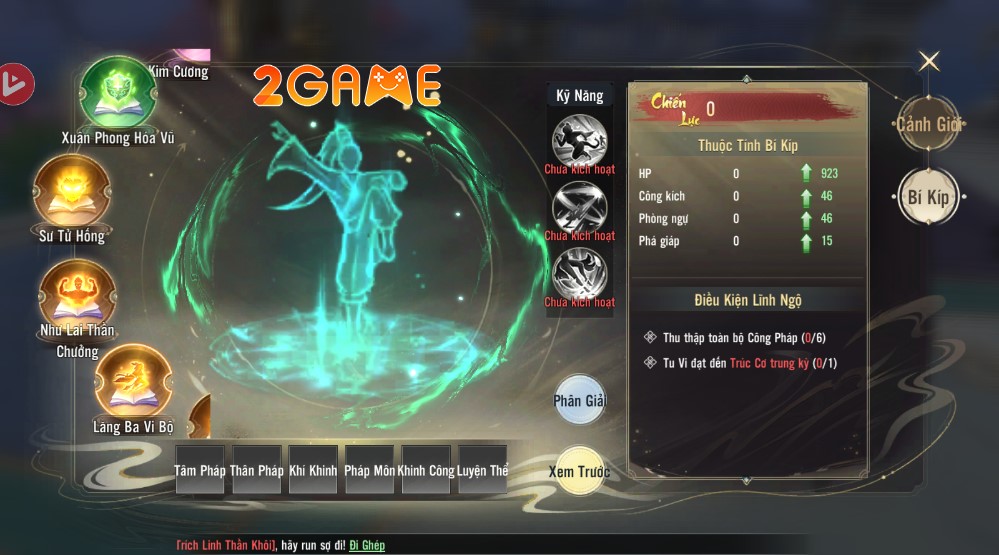Switch to the Cảnh Giới tab
The width and height of the screenshot is (999, 555).
928,124
